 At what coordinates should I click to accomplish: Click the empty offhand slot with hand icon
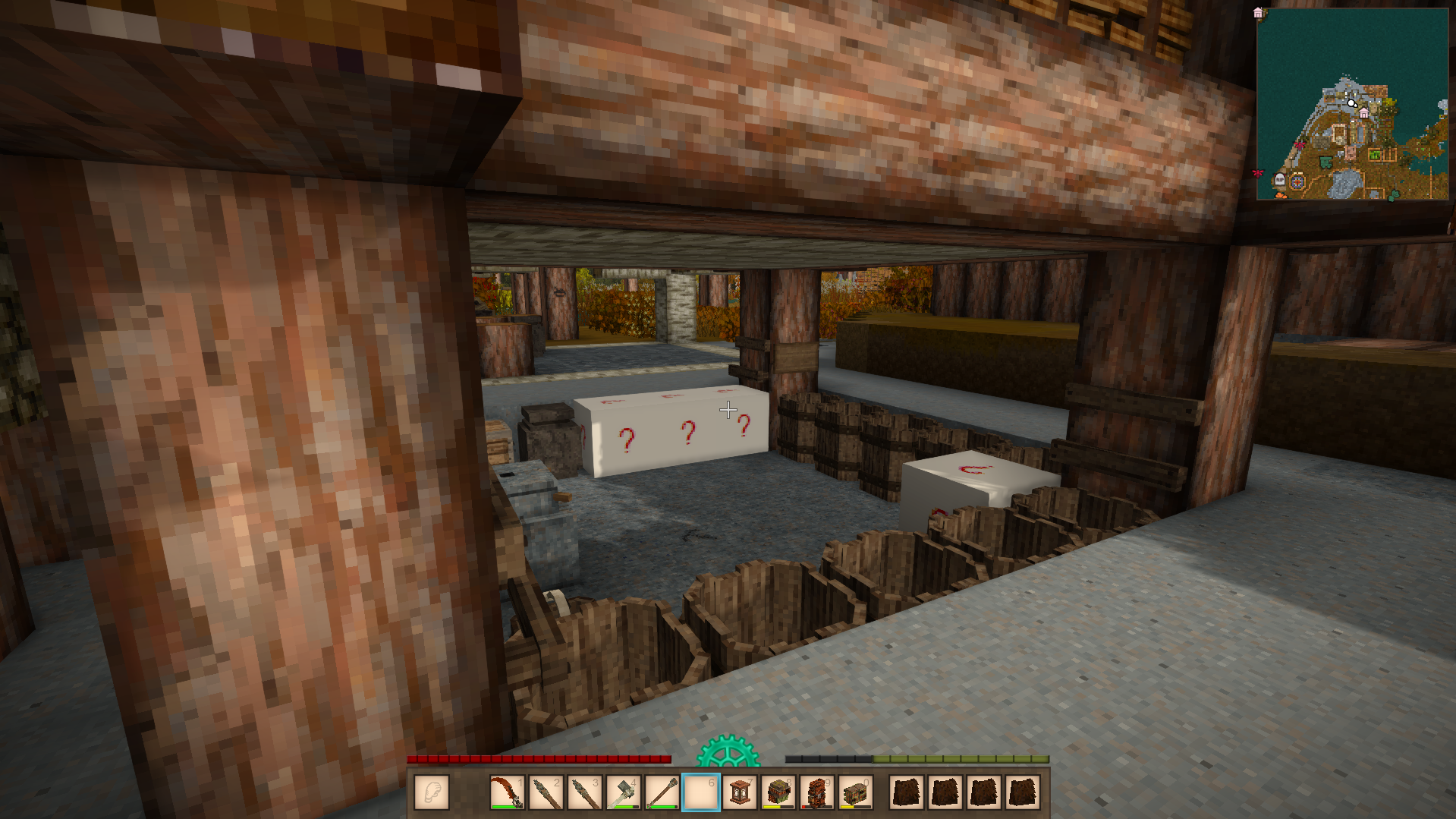tap(432, 792)
